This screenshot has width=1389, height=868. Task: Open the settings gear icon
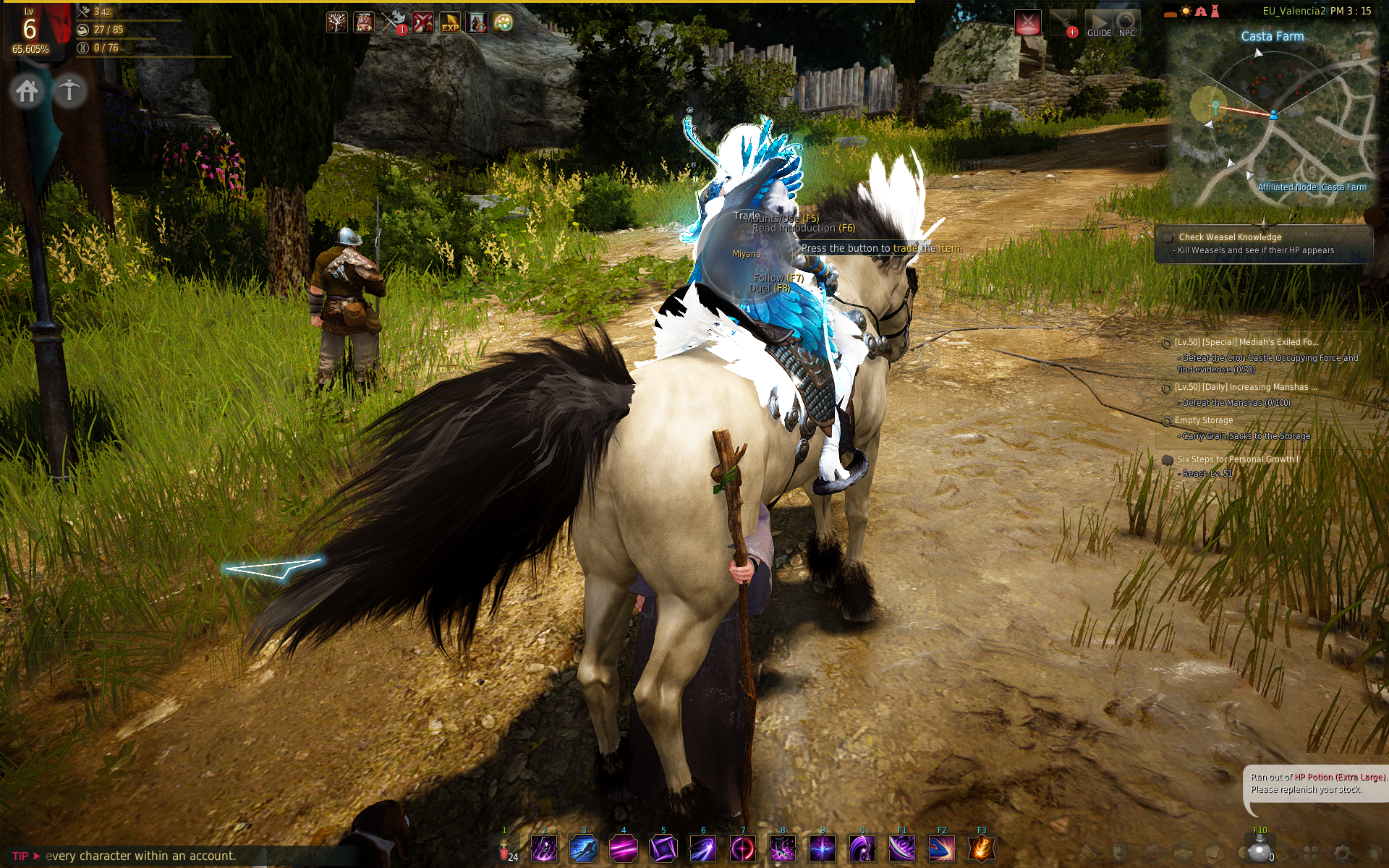(1342, 853)
